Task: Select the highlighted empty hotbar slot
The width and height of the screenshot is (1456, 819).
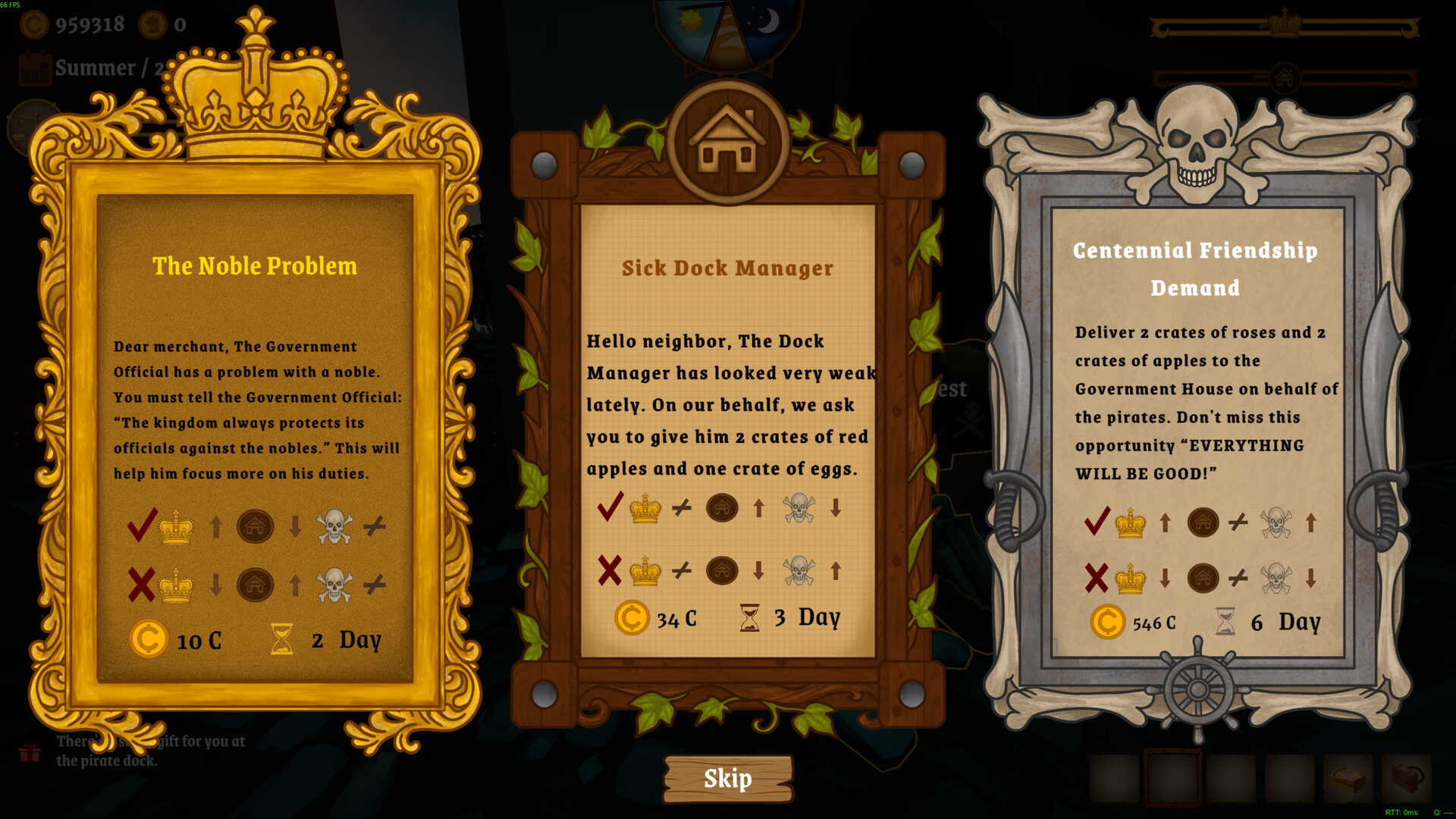Action: pos(1172,777)
